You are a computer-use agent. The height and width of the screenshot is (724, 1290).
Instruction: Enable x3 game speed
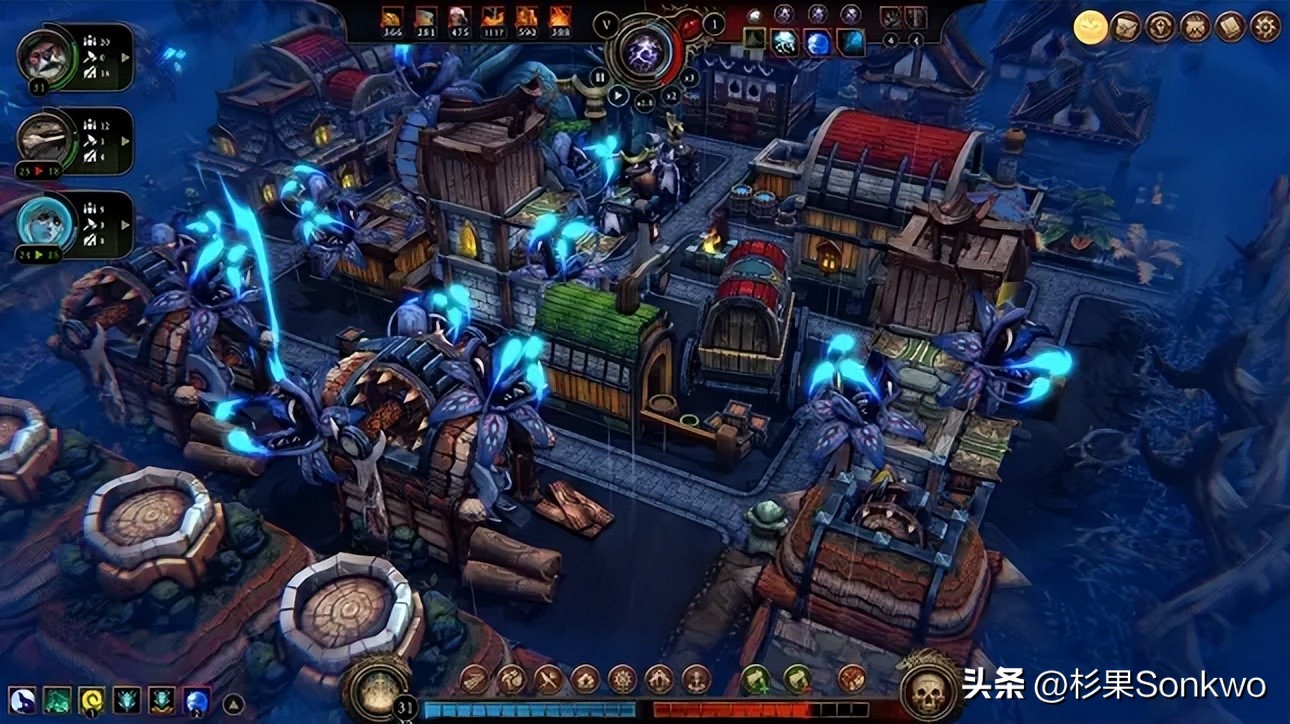click(686, 79)
